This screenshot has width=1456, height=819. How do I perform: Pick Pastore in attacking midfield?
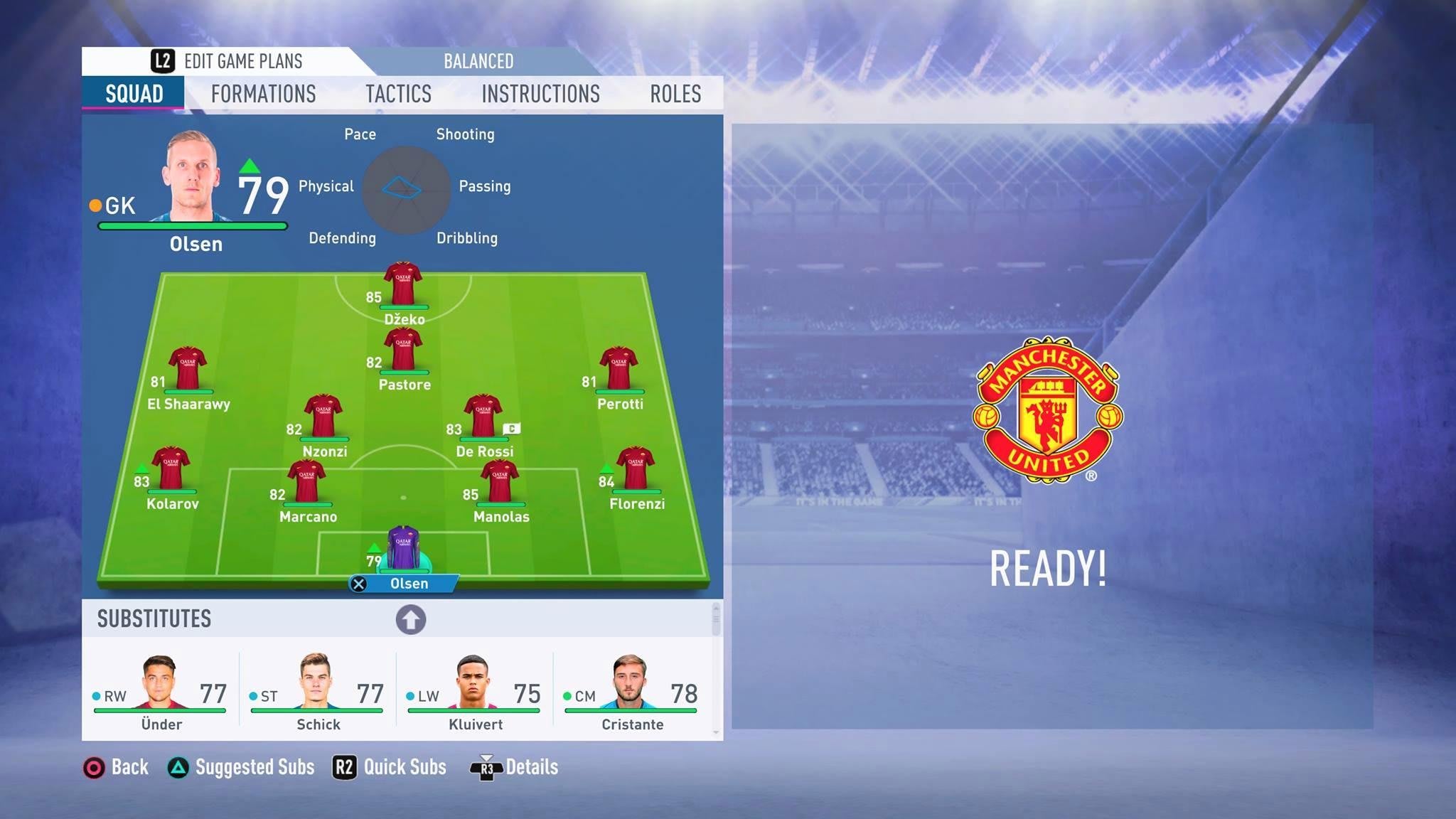(x=403, y=350)
